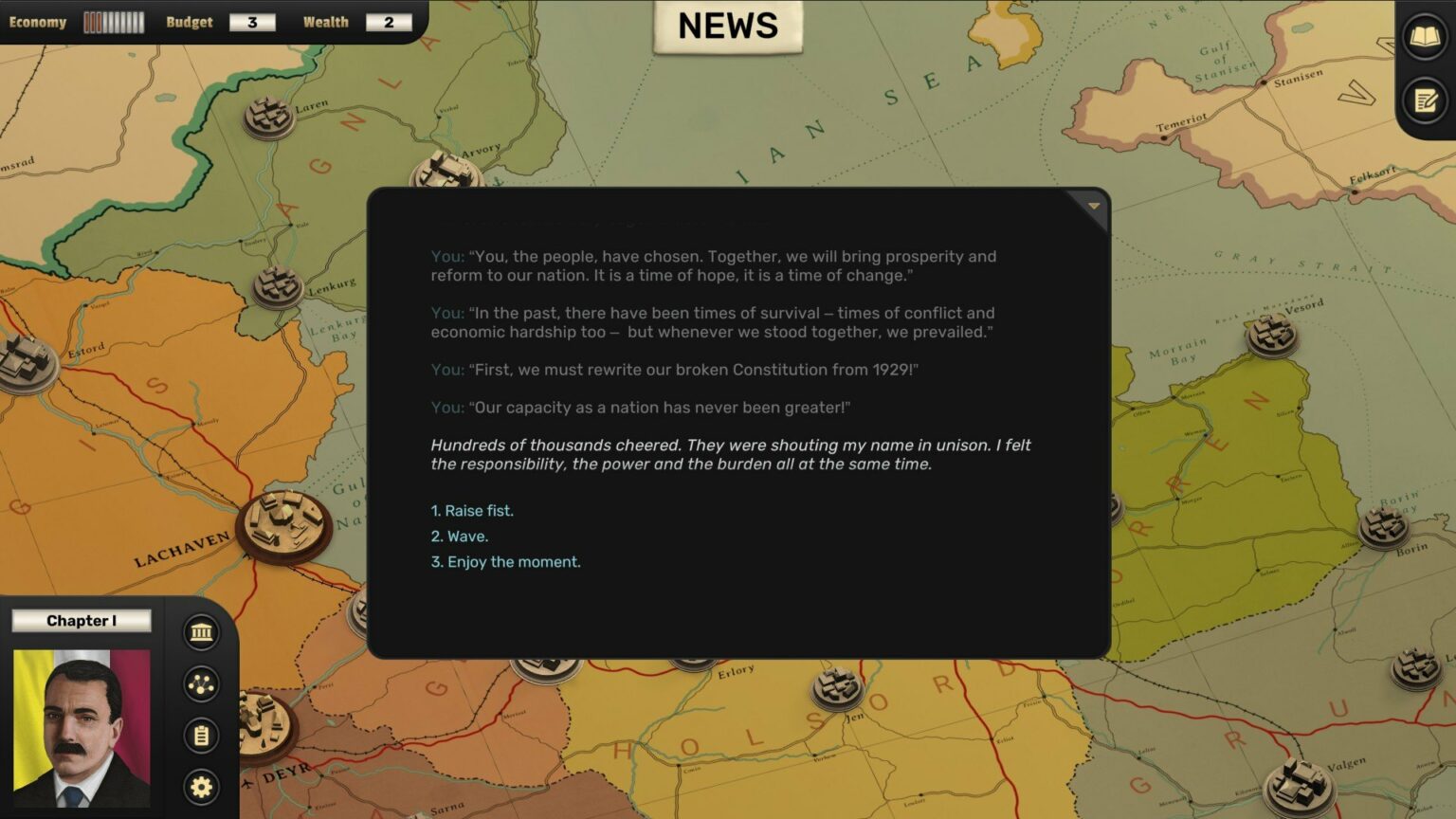The width and height of the screenshot is (1456, 819).
Task: Click the Chapter I label
Action: click(82, 621)
